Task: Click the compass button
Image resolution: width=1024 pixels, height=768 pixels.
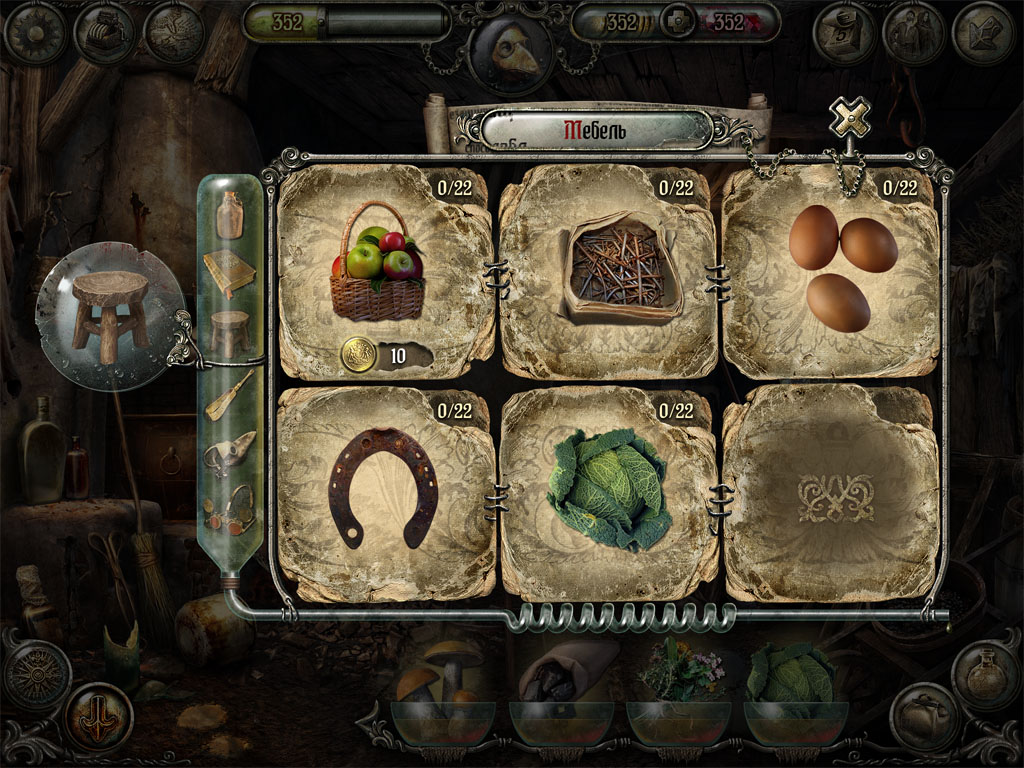Action: (x=37, y=676)
